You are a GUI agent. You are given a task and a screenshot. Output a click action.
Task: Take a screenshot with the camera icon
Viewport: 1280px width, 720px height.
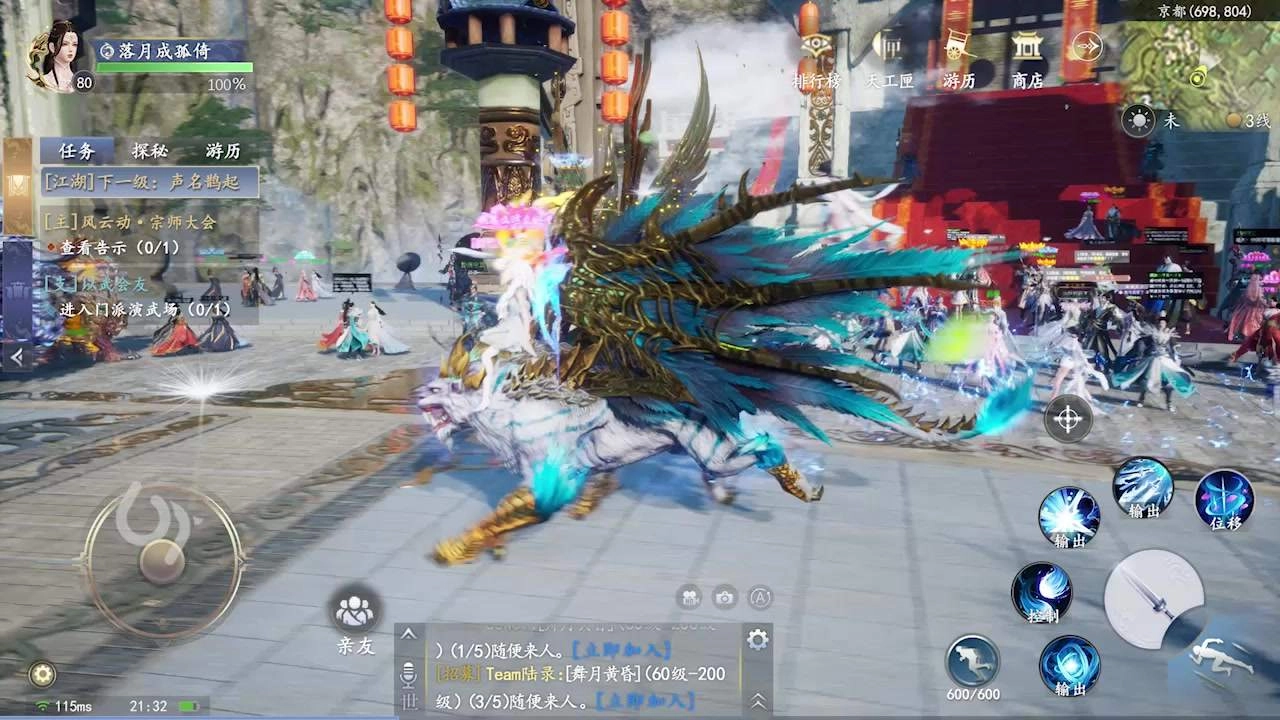tap(722, 597)
